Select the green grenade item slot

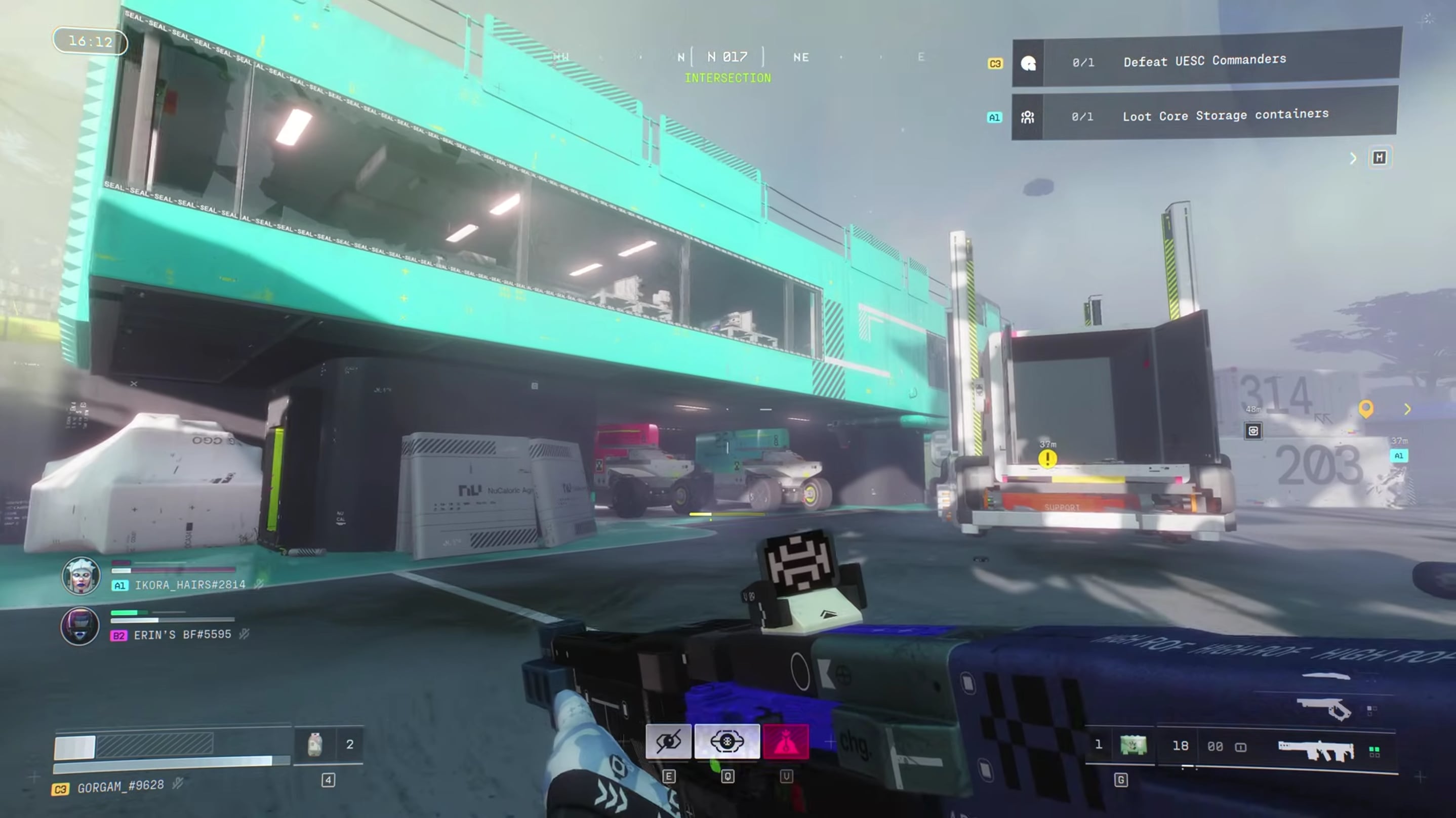tap(1134, 745)
